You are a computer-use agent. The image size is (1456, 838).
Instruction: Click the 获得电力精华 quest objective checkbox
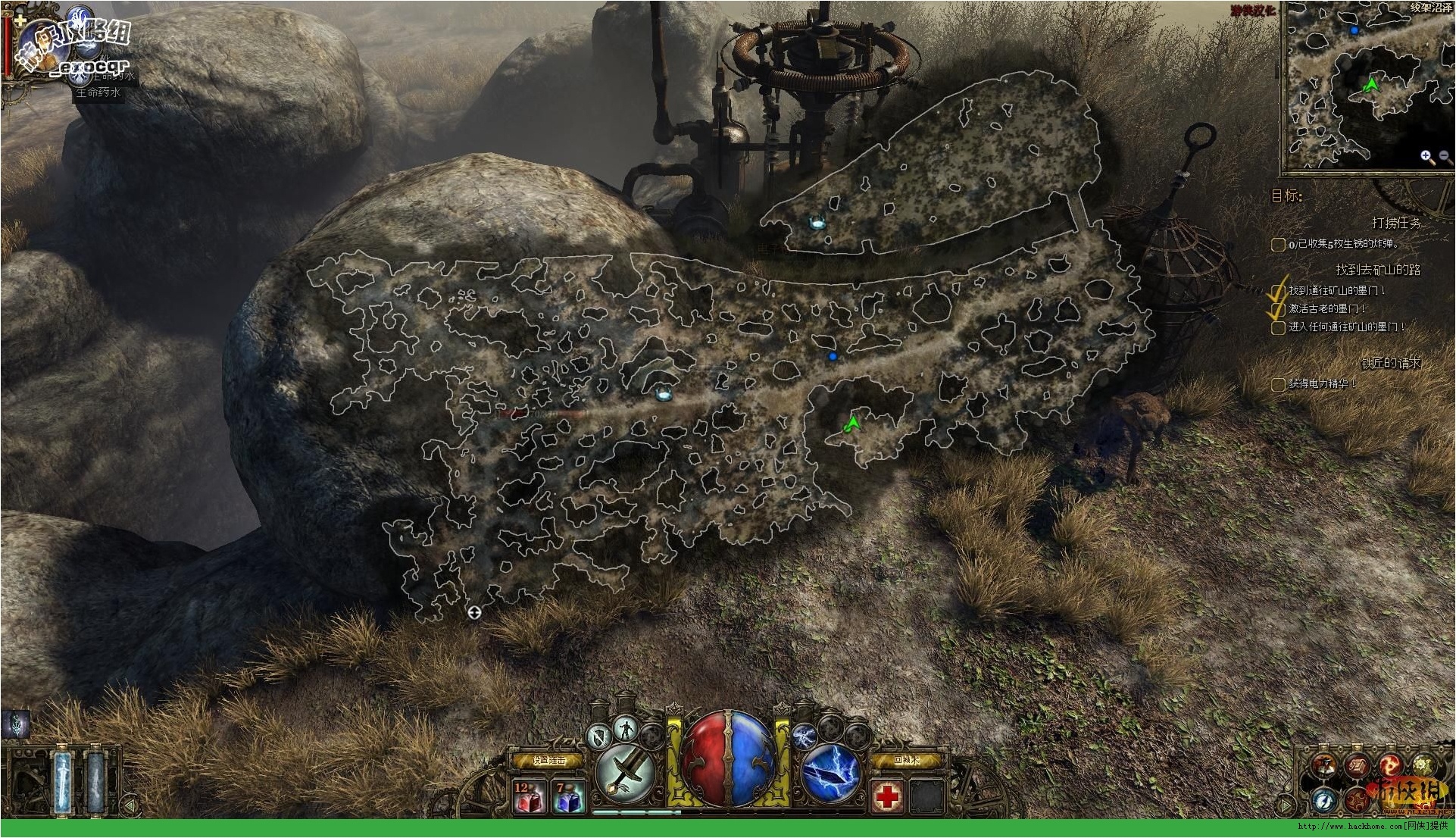coord(1278,384)
